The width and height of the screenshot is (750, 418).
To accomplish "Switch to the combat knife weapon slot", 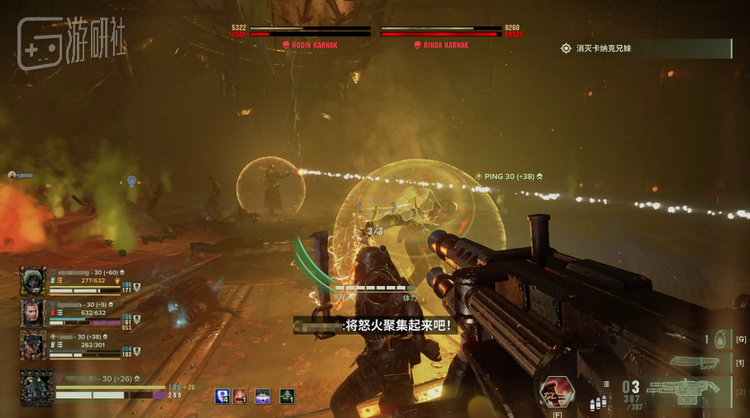I will coord(696,361).
